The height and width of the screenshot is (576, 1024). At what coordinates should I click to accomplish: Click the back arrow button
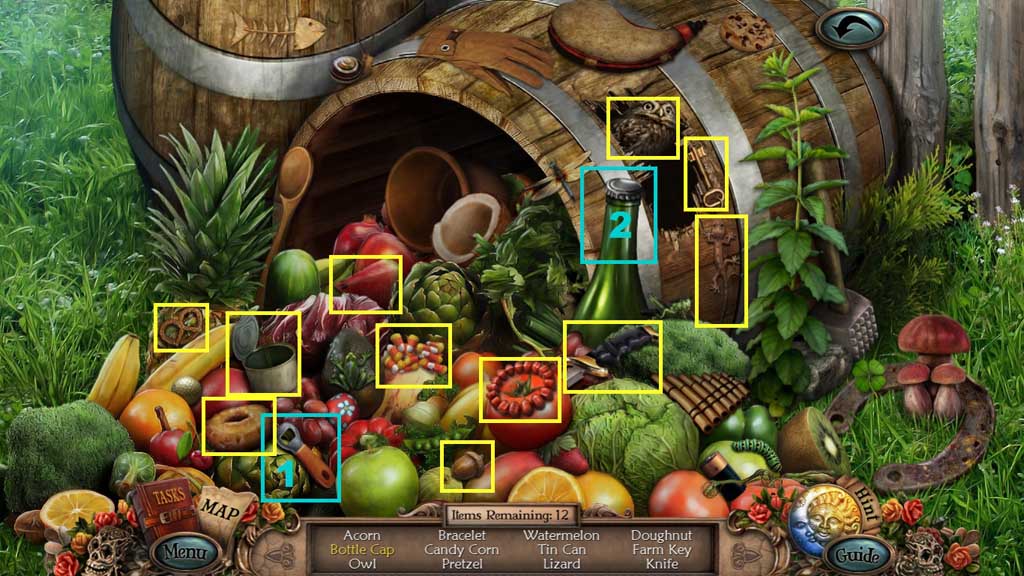point(850,27)
